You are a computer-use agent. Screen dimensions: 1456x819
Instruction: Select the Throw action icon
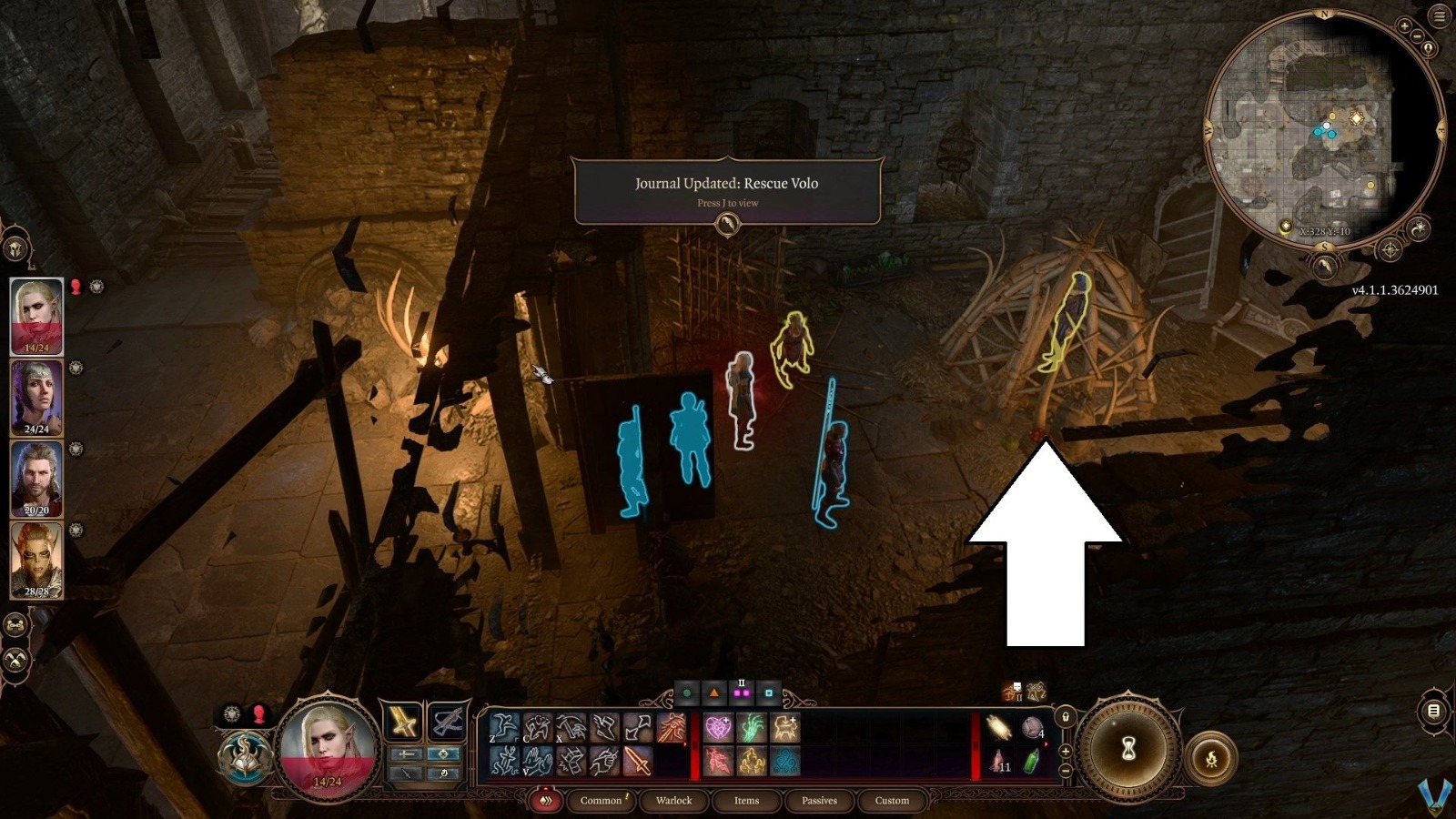[x=571, y=728]
